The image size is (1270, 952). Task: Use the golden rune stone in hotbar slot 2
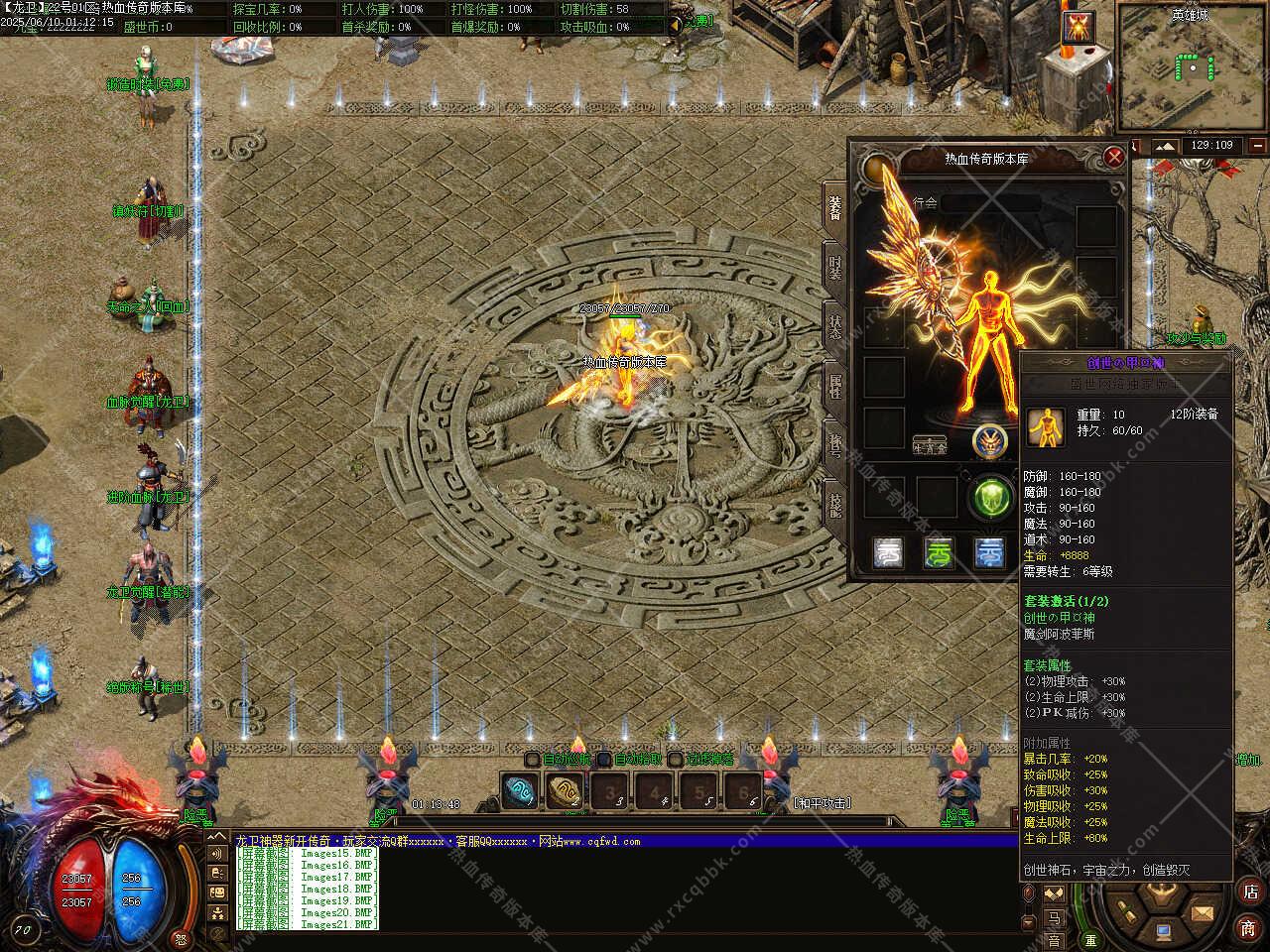(563, 791)
